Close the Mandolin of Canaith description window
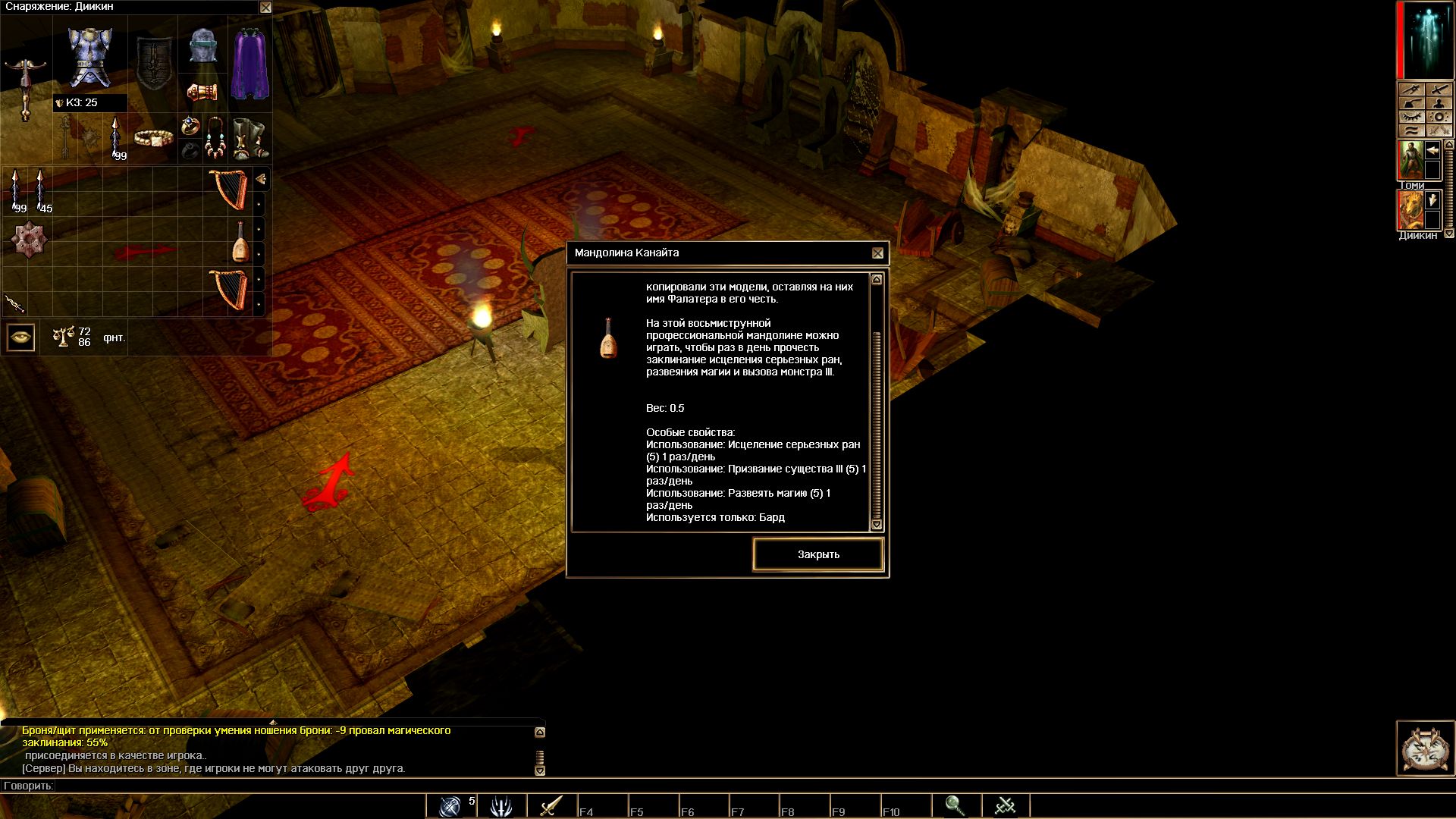The width and height of the screenshot is (1456, 819). (x=877, y=253)
